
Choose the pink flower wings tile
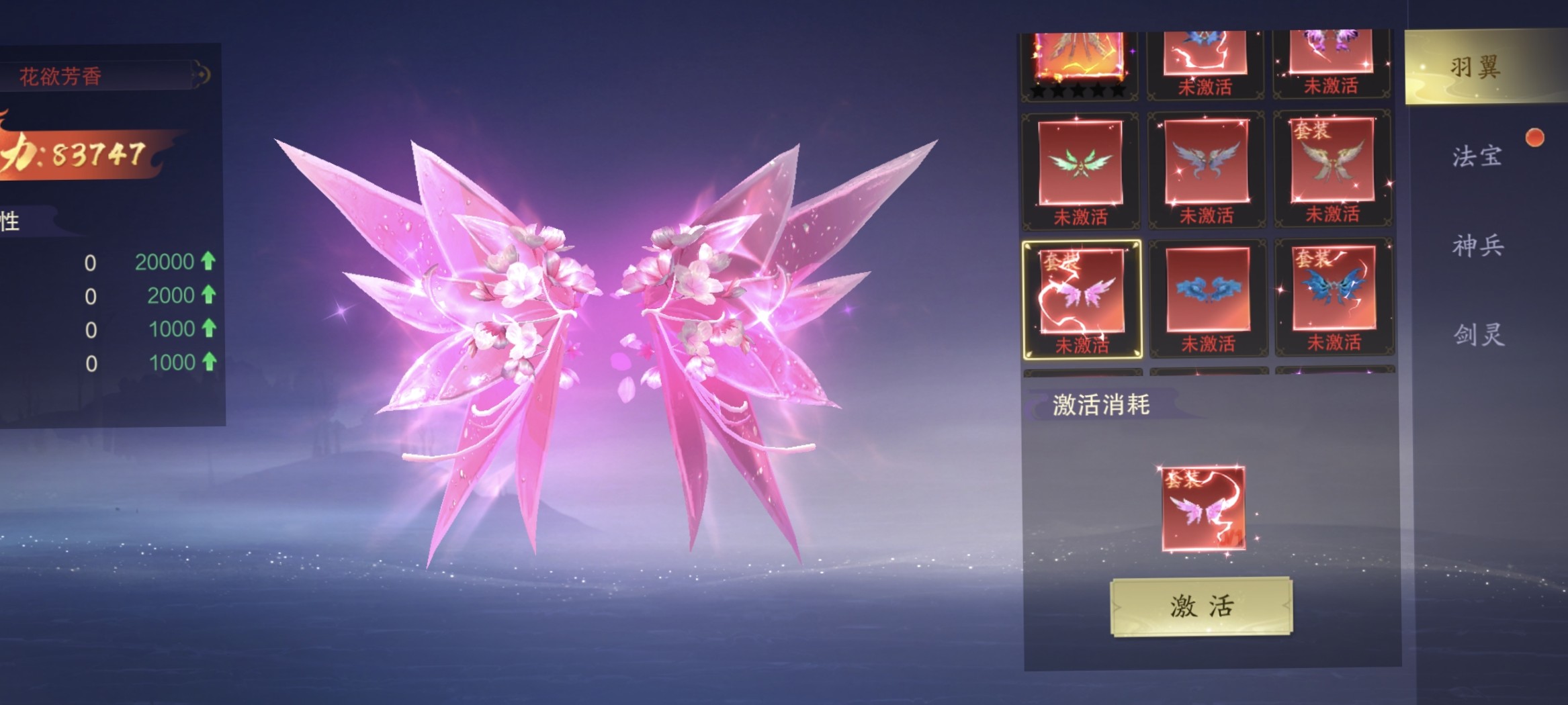coord(1082,298)
